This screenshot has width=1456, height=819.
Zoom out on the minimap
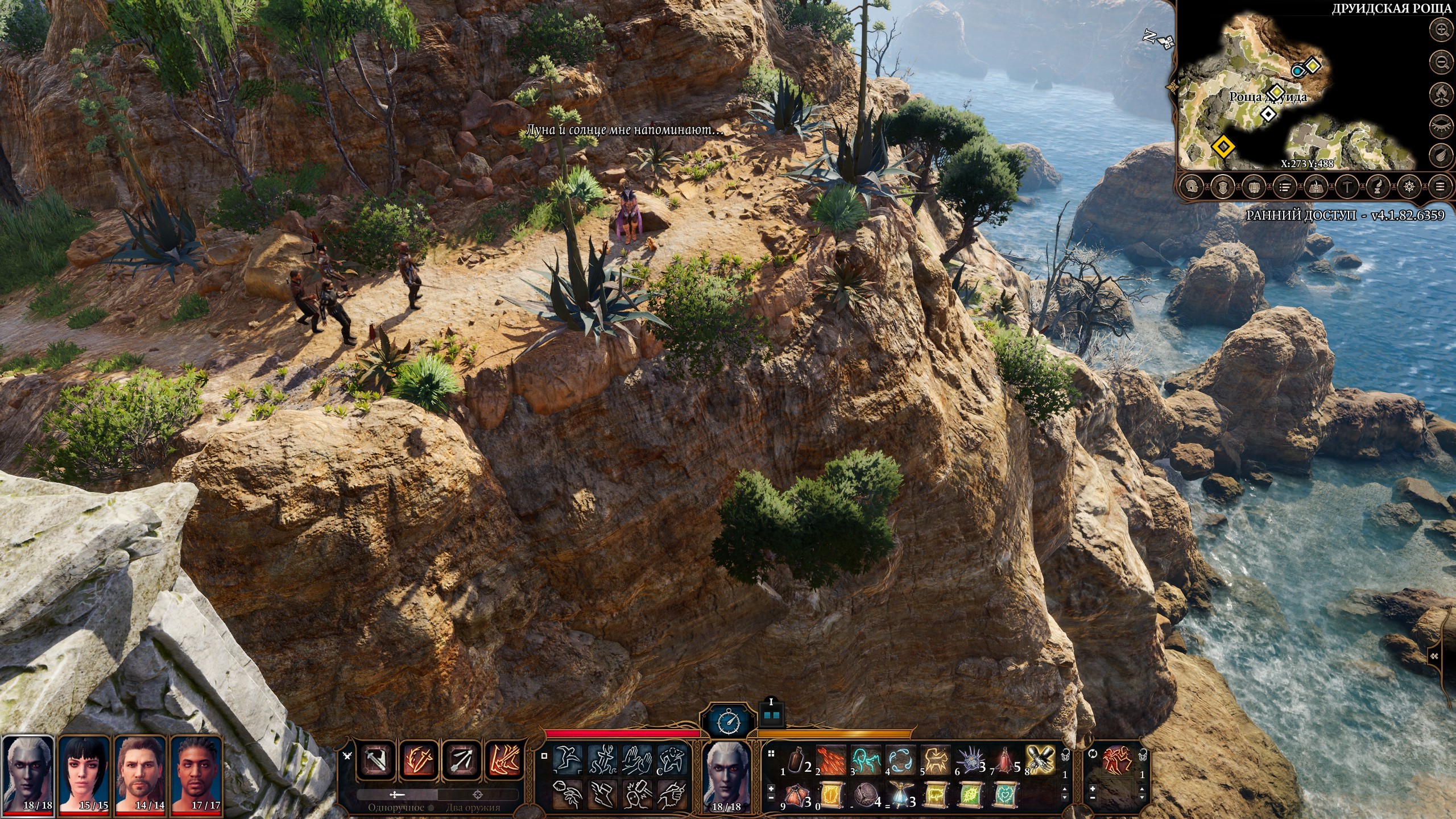coord(1442,61)
